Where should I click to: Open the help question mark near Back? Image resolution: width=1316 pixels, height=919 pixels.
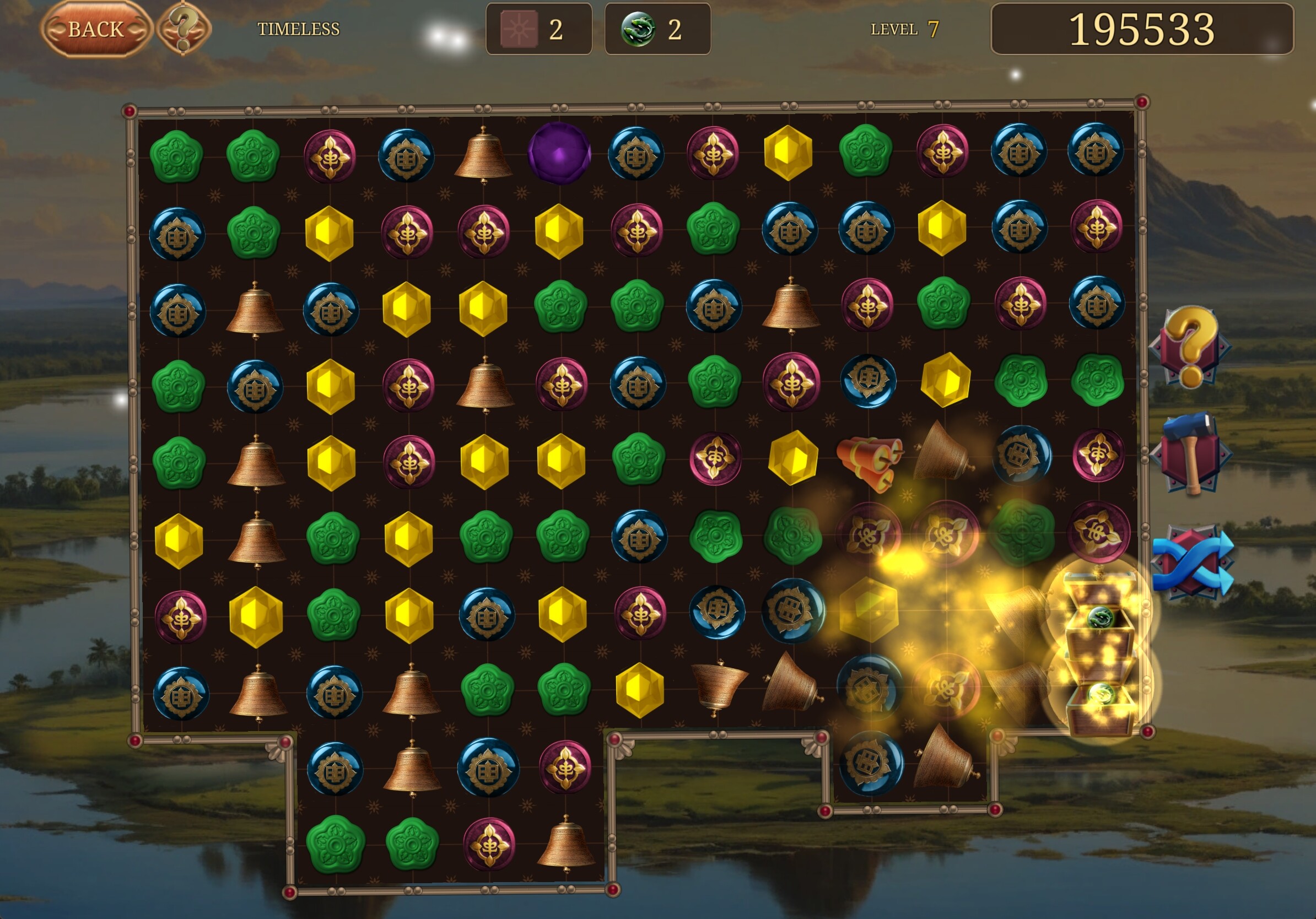coord(182,28)
